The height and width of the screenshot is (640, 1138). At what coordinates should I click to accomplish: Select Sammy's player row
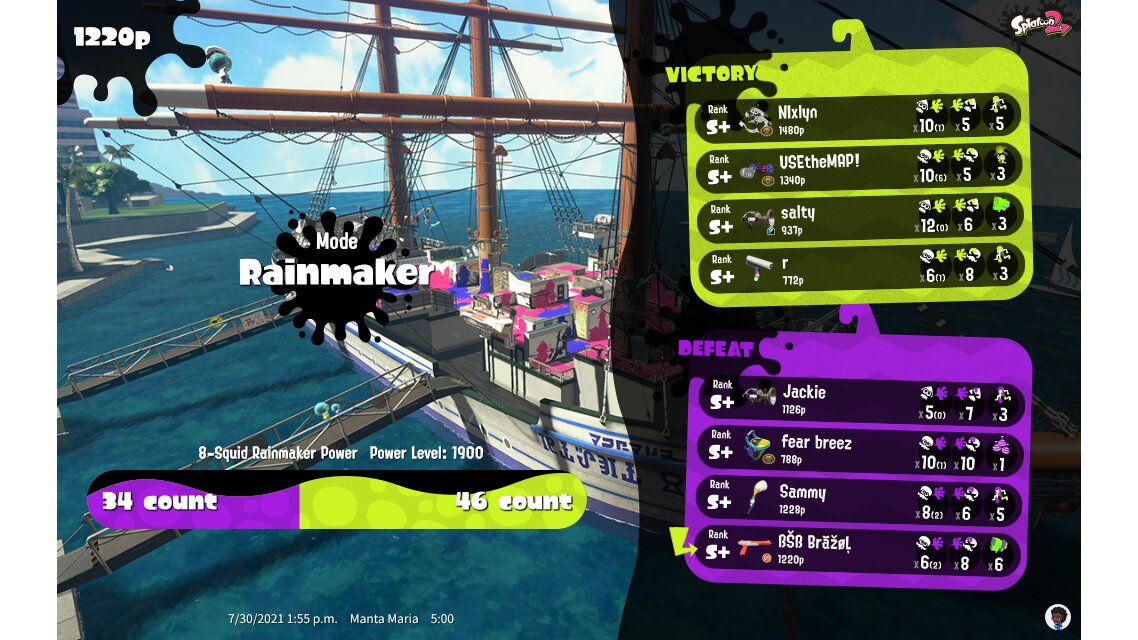click(x=858, y=500)
